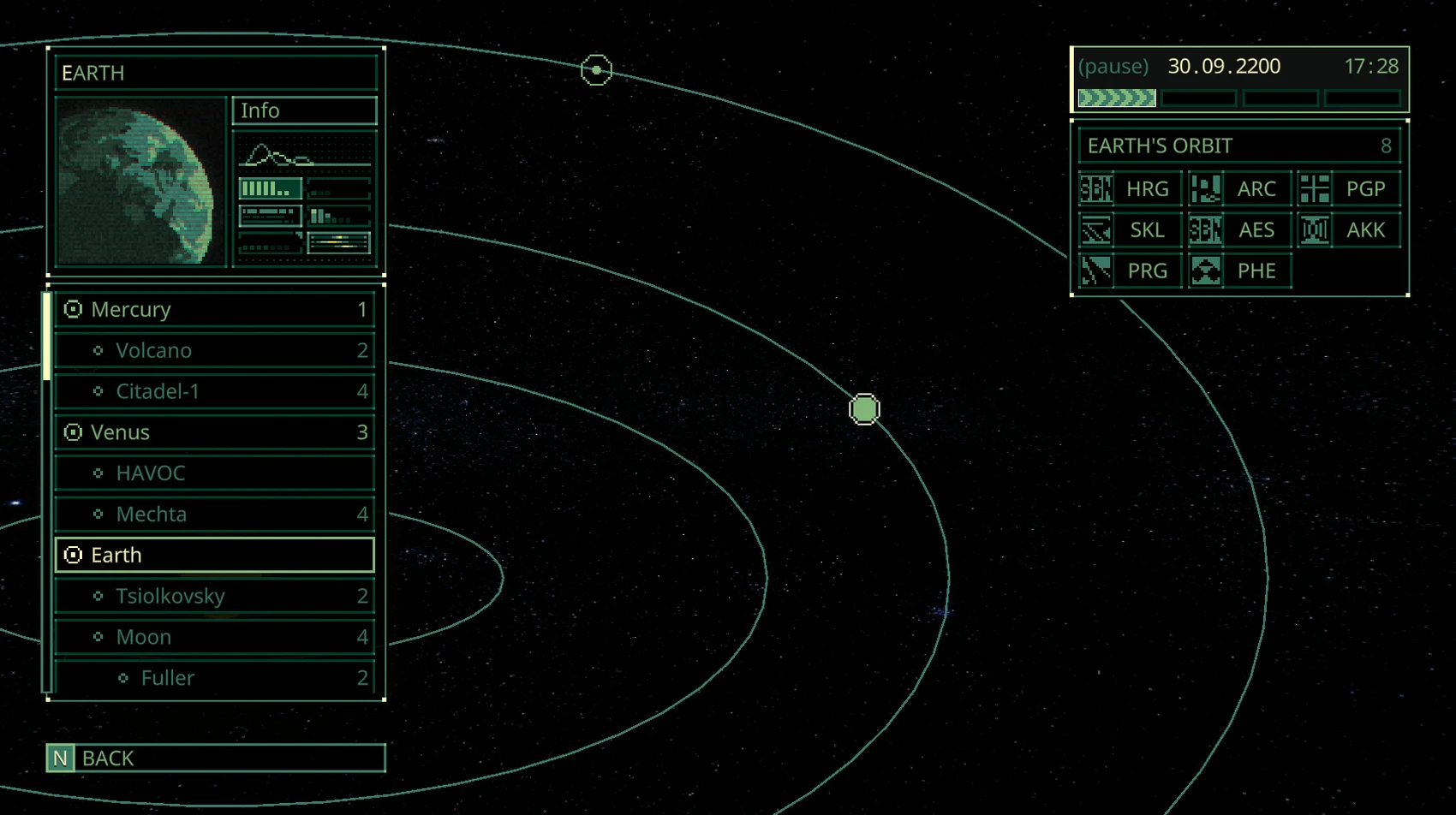Choose the Volcano station entry

pyautogui.click(x=214, y=350)
